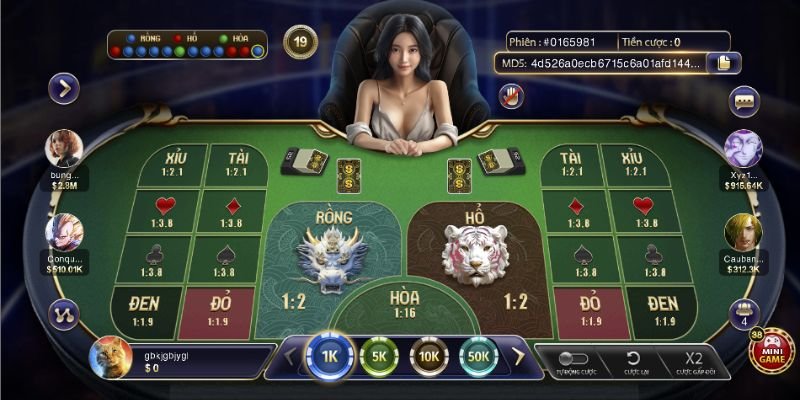Click the Cược lại rebet button
800x400 pixels.
pos(632,360)
